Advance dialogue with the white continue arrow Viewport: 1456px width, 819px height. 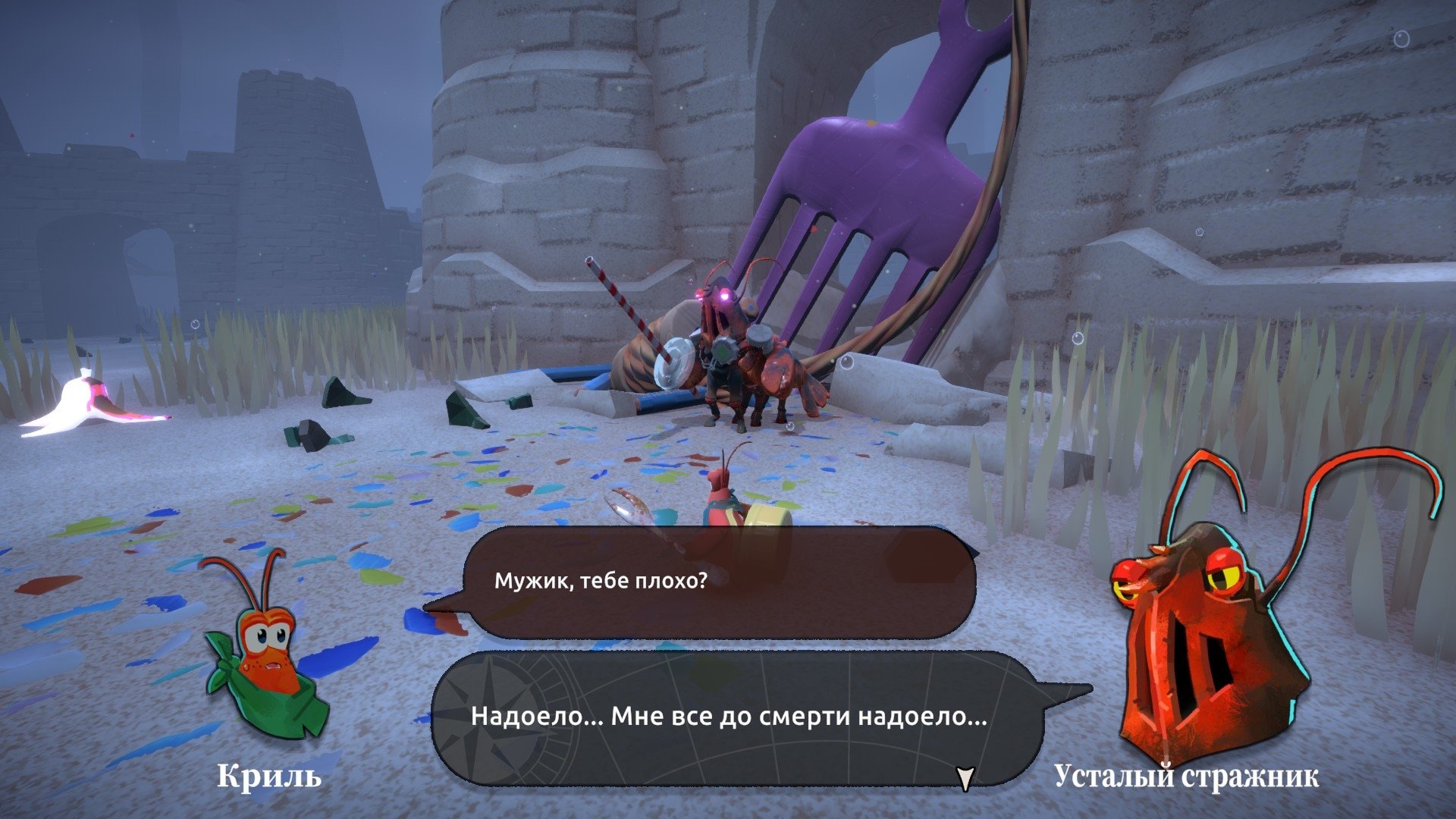tap(965, 778)
